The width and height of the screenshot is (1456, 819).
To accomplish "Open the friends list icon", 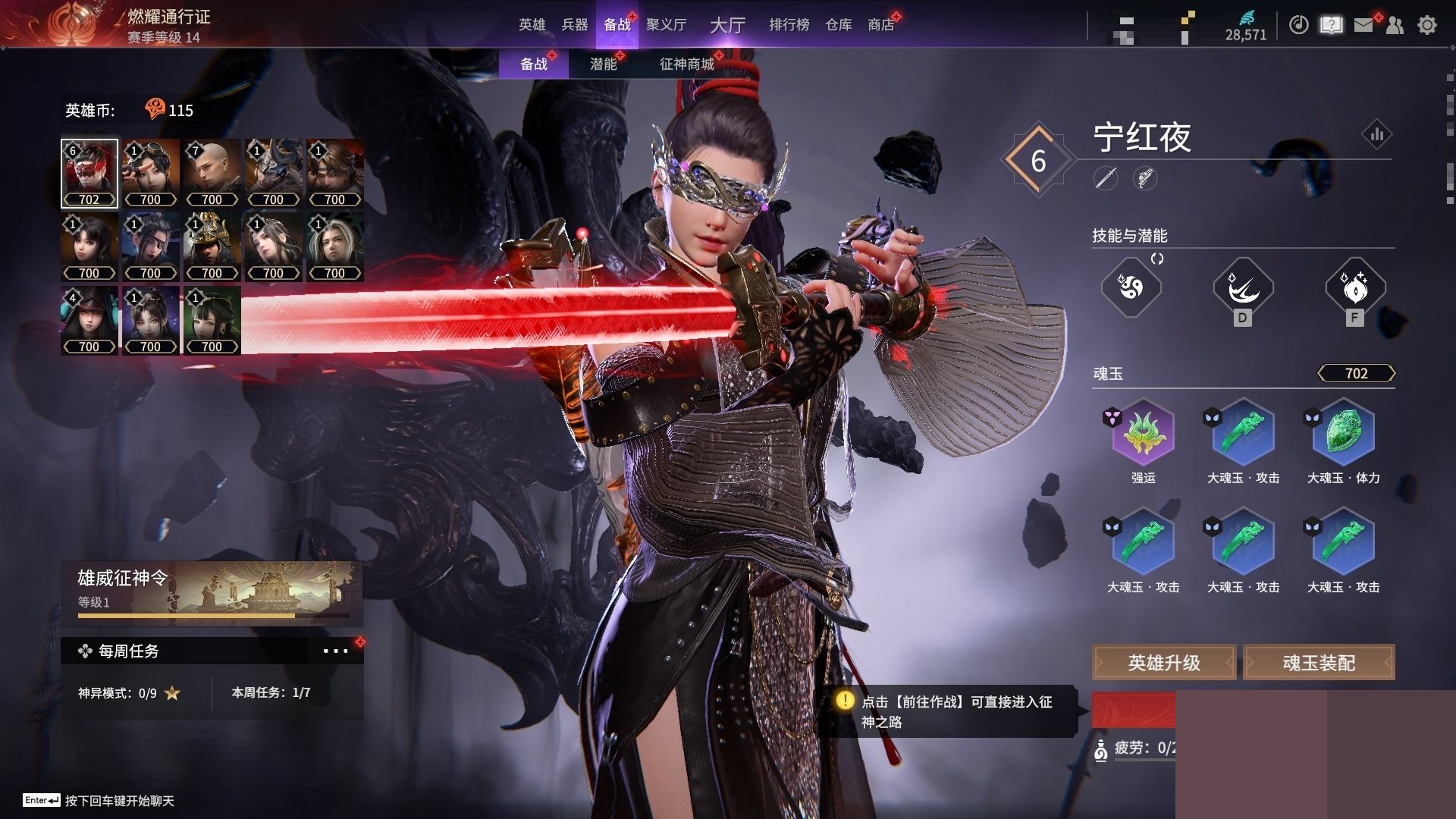I will coord(1395,25).
